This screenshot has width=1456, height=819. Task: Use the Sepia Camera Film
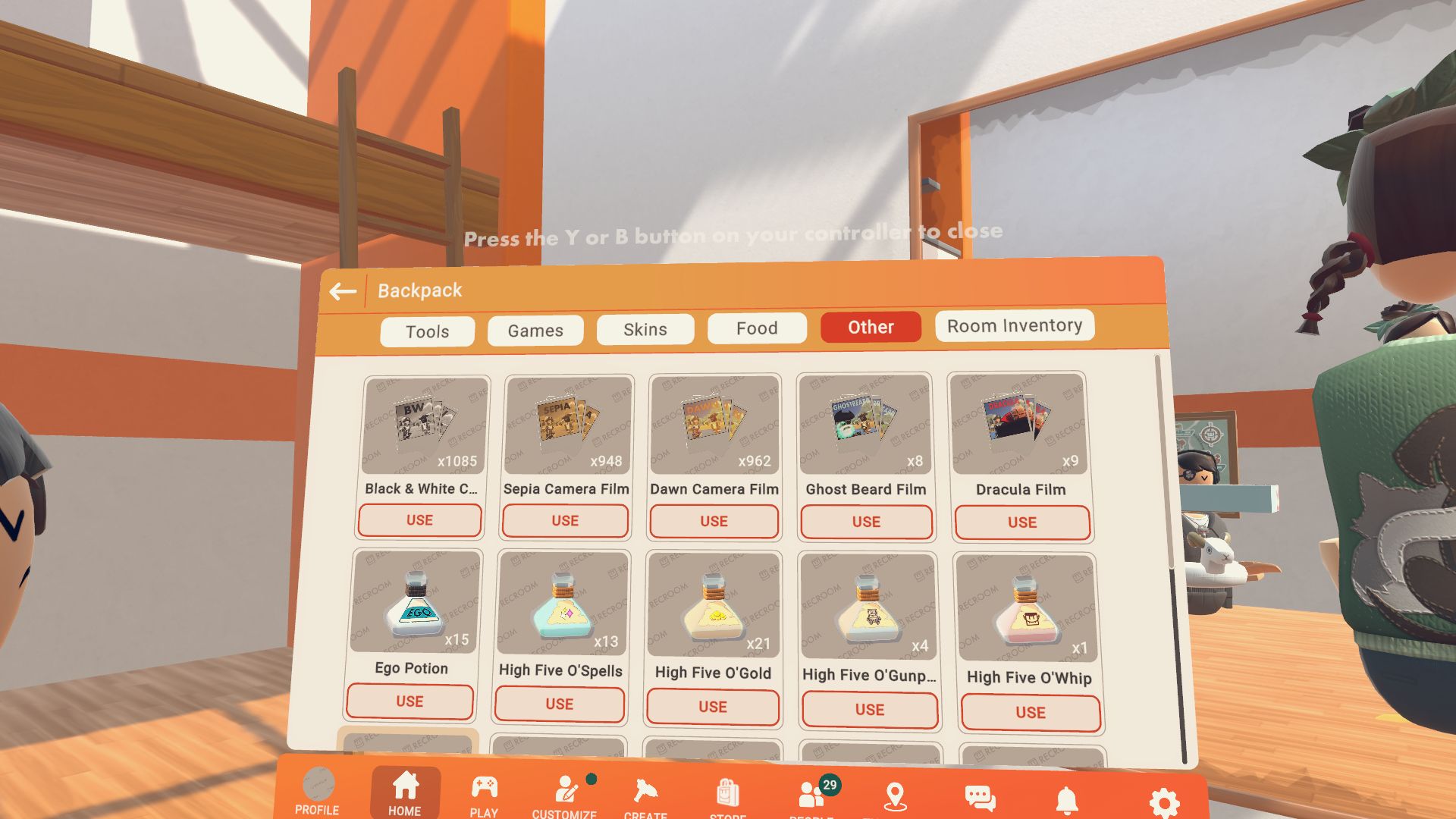[565, 521]
